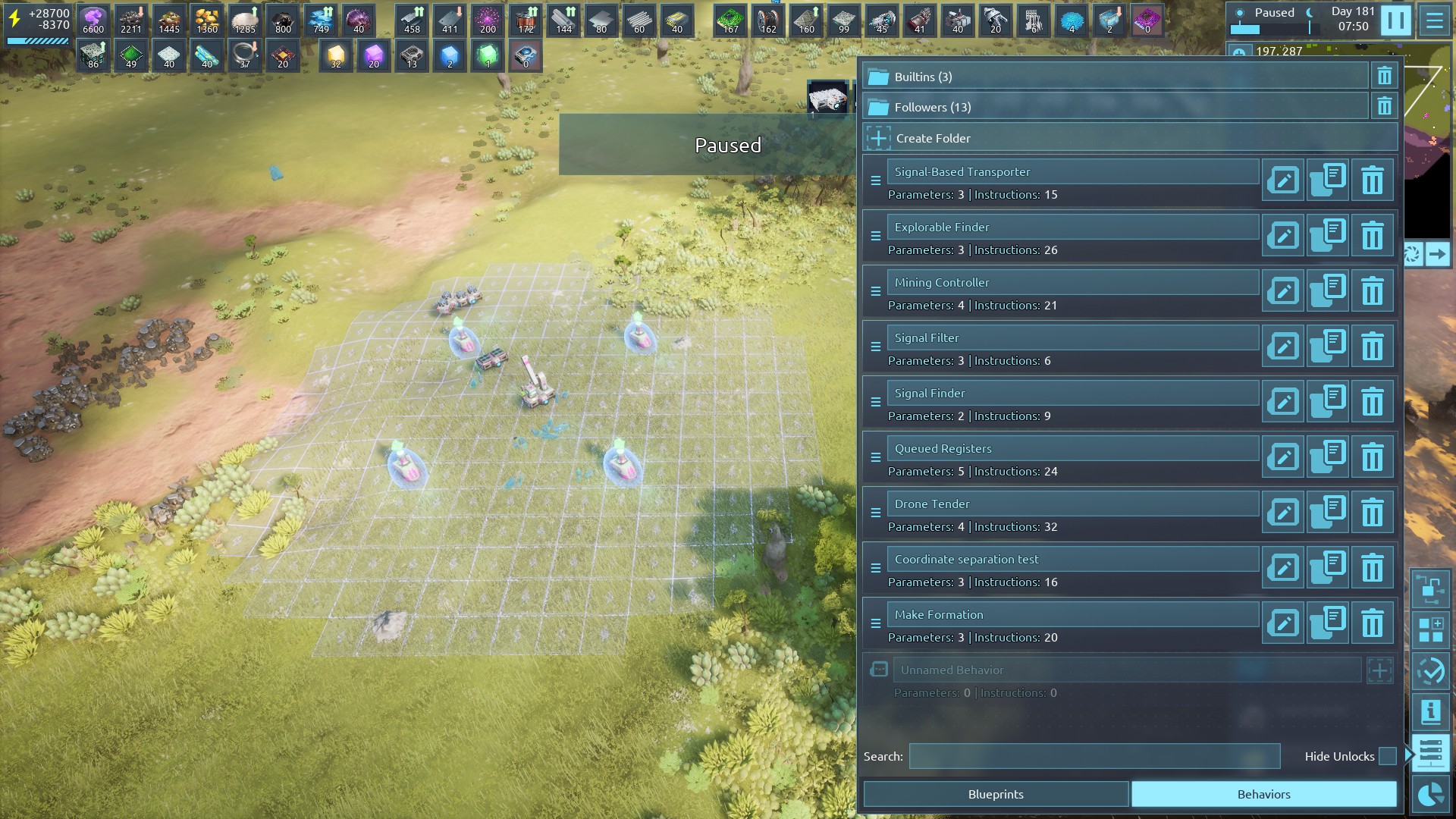This screenshot has height=819, width=1456.
Task: Click the pause button near the clock
Action: pos(1395,20)
